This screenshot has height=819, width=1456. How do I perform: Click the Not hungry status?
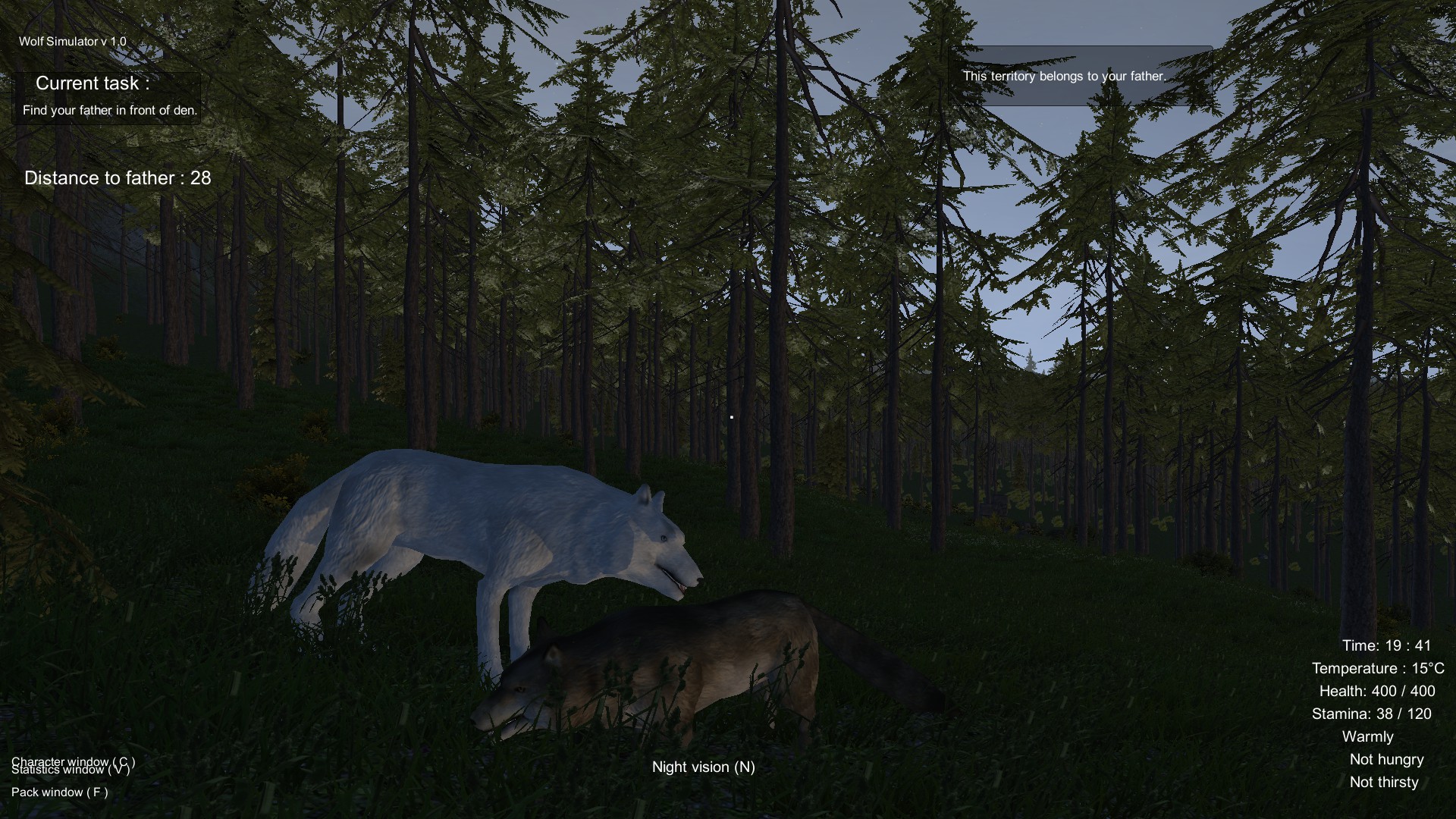(x=1387, y=759)
